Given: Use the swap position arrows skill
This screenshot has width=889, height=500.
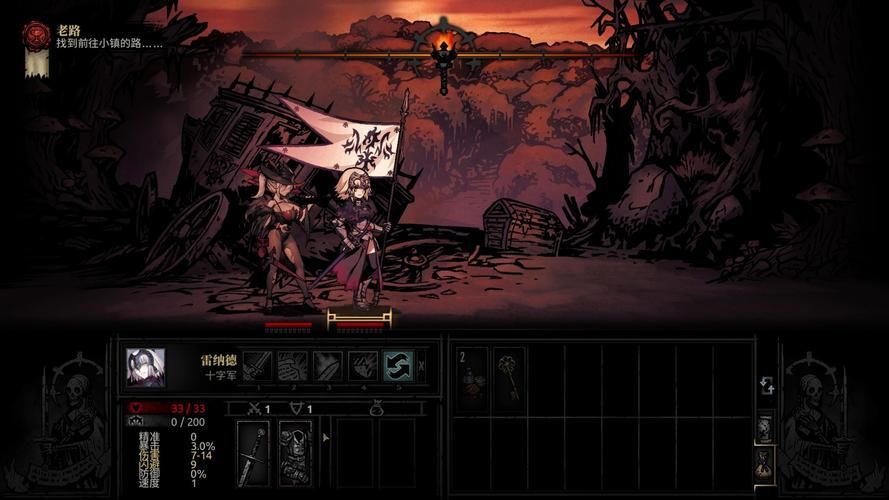Looking at the screenshot, I should [398, 366].
